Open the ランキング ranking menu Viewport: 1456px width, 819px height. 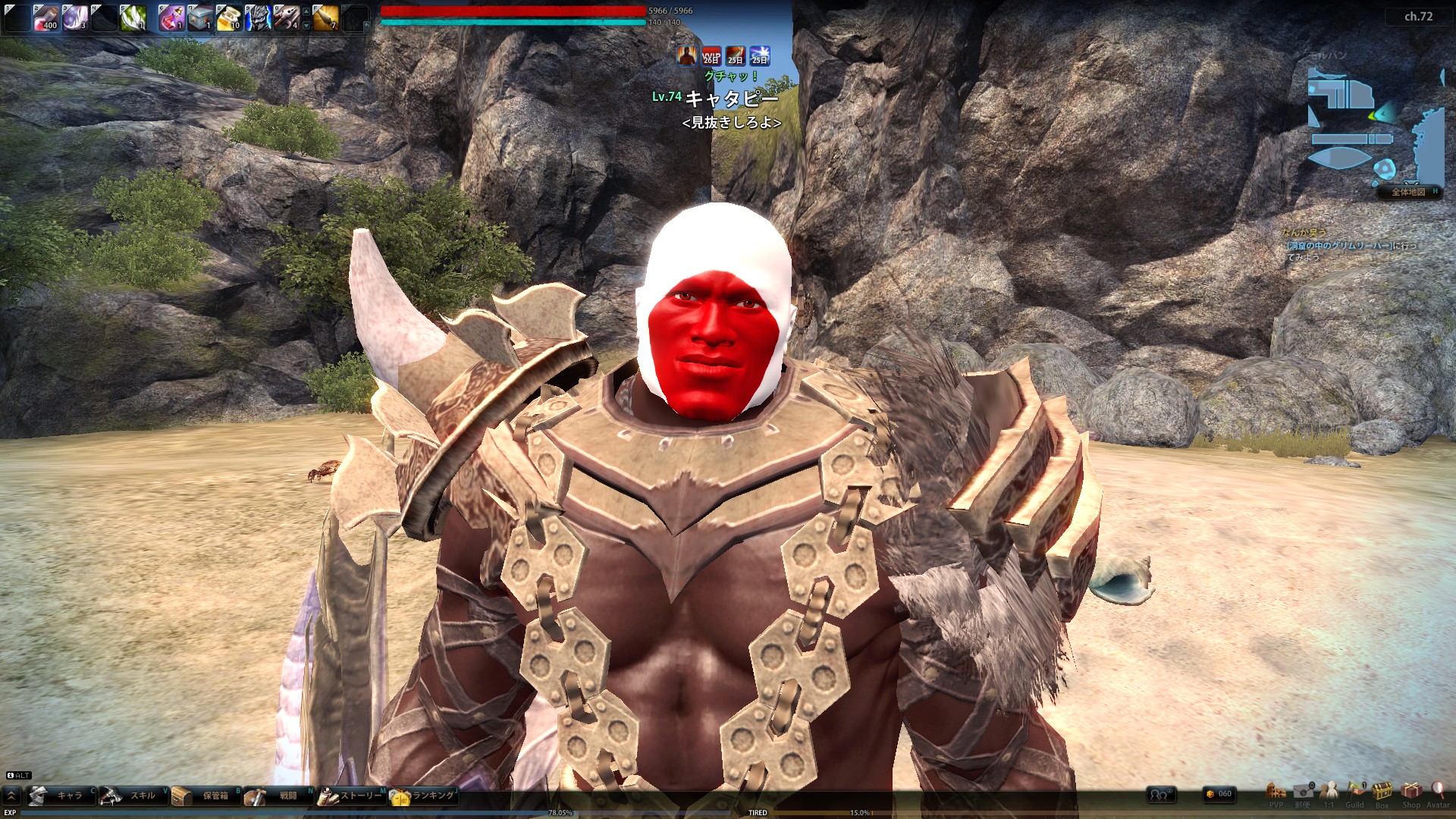point(423,795)
